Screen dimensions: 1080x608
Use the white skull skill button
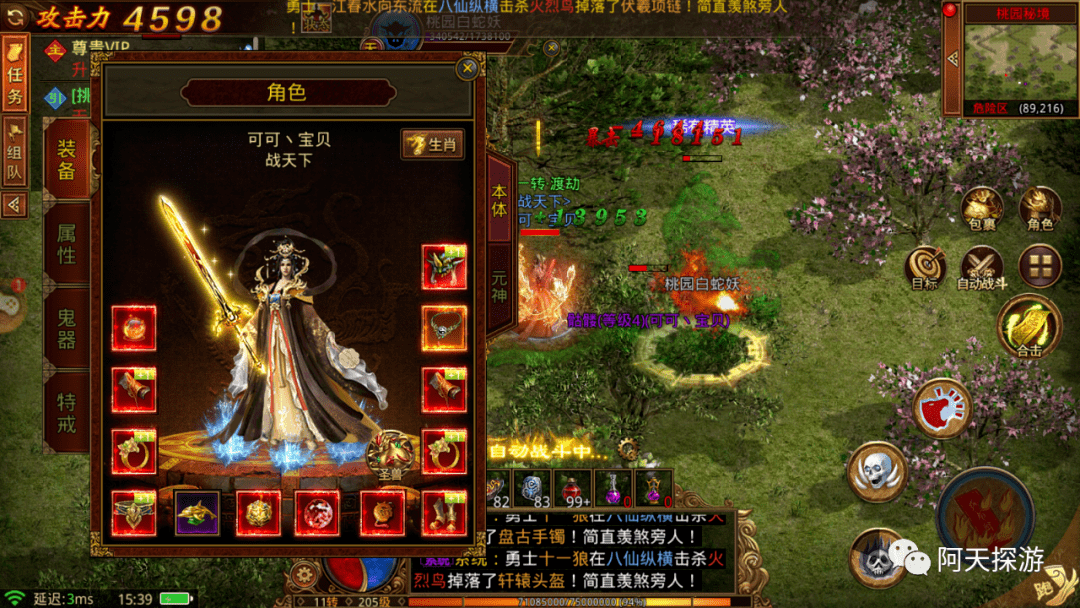(877, 472)
